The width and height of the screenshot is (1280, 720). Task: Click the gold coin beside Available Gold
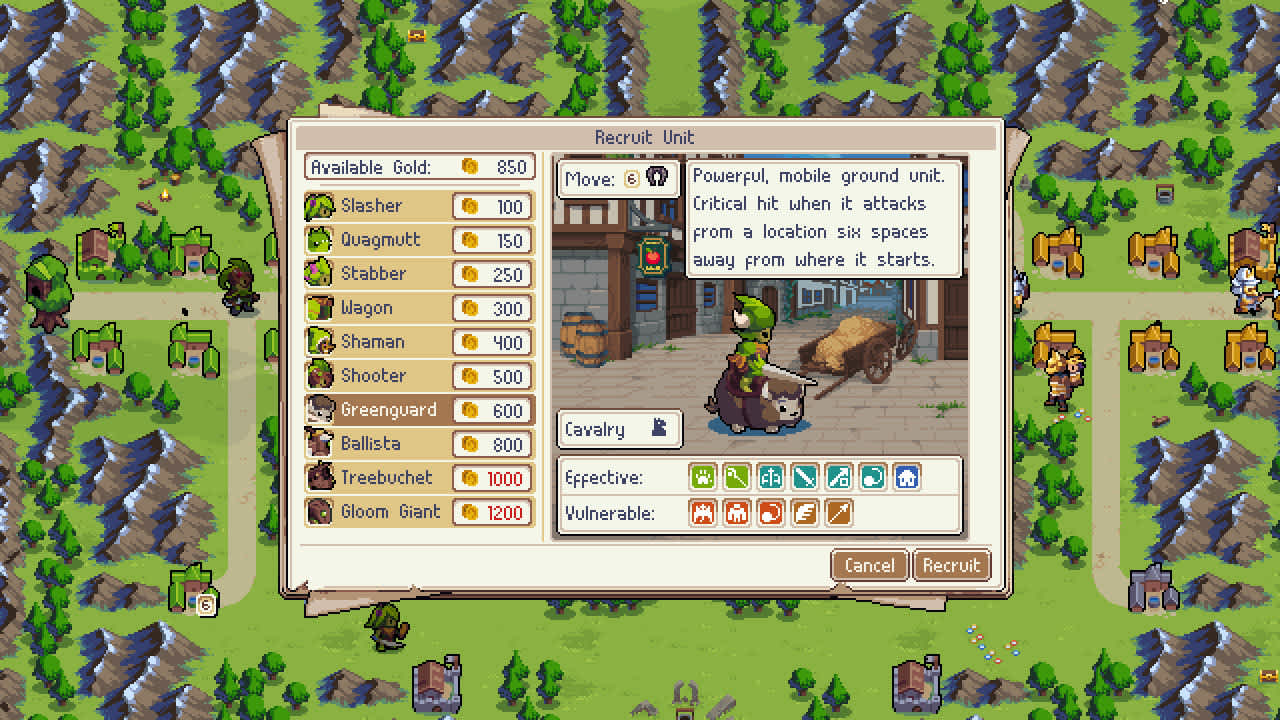click(468, 167)
